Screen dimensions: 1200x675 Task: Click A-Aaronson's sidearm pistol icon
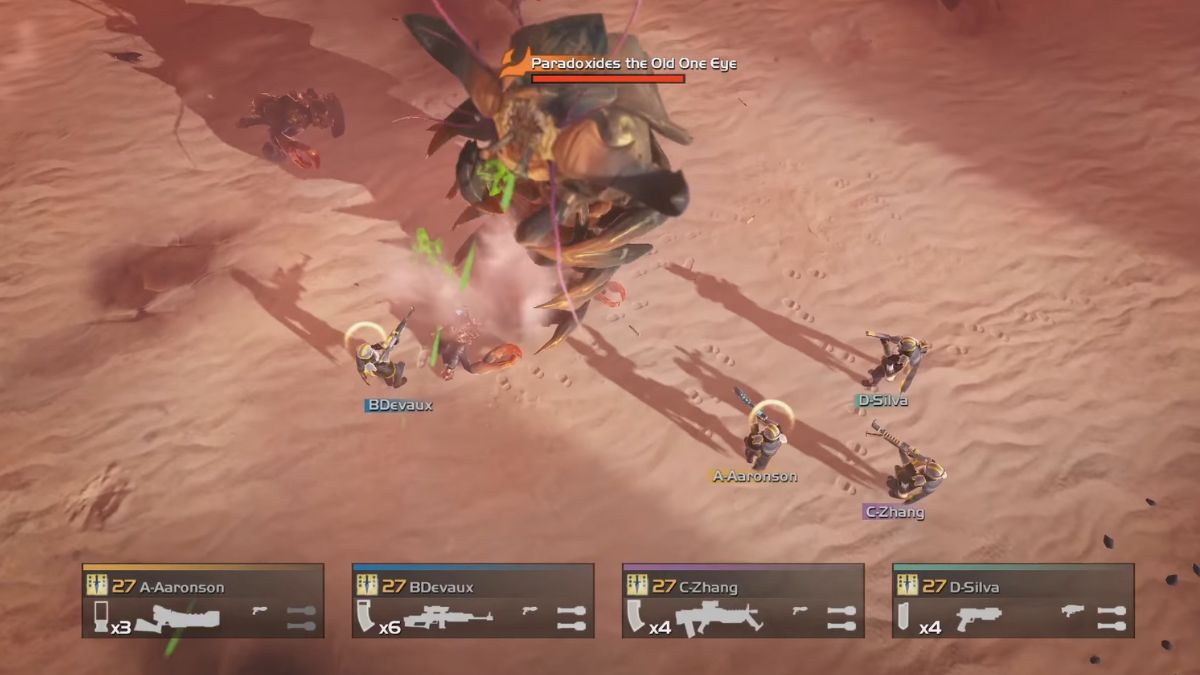coord(260,609)
